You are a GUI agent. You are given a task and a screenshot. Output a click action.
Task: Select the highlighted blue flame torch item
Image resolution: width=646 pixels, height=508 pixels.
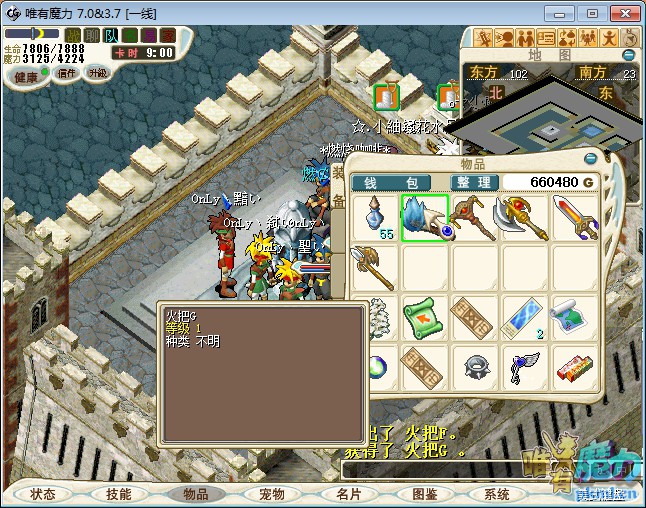[425, 218]
